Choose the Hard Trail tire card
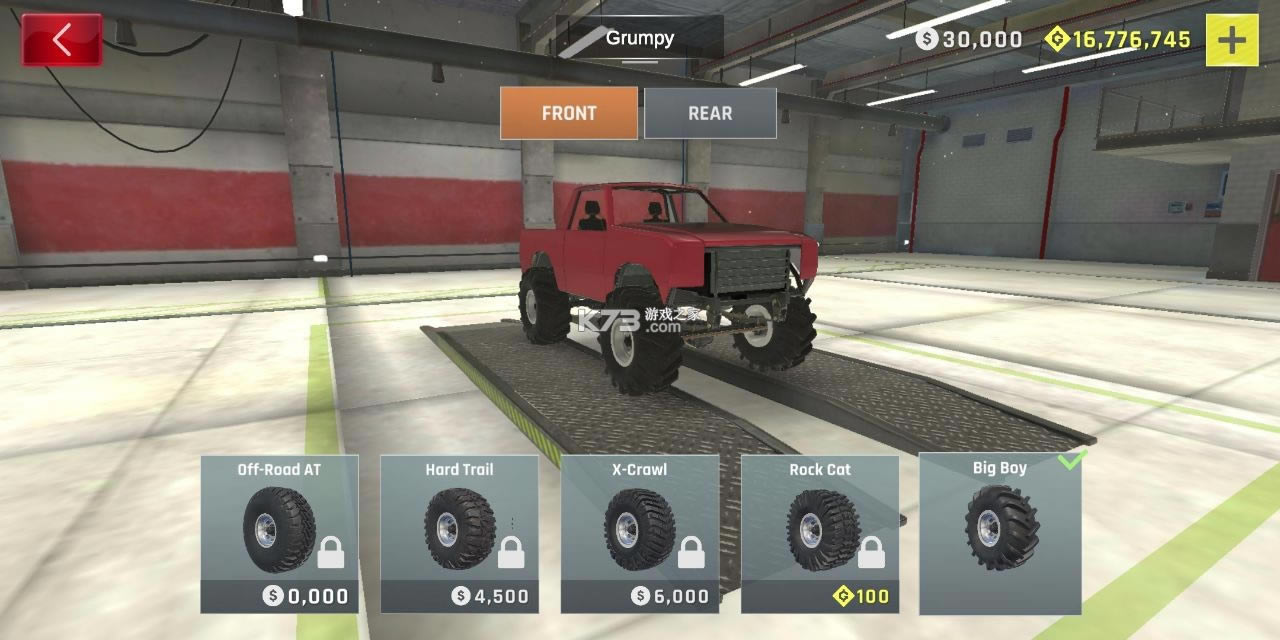1280x640 pixels. [460, 534]
